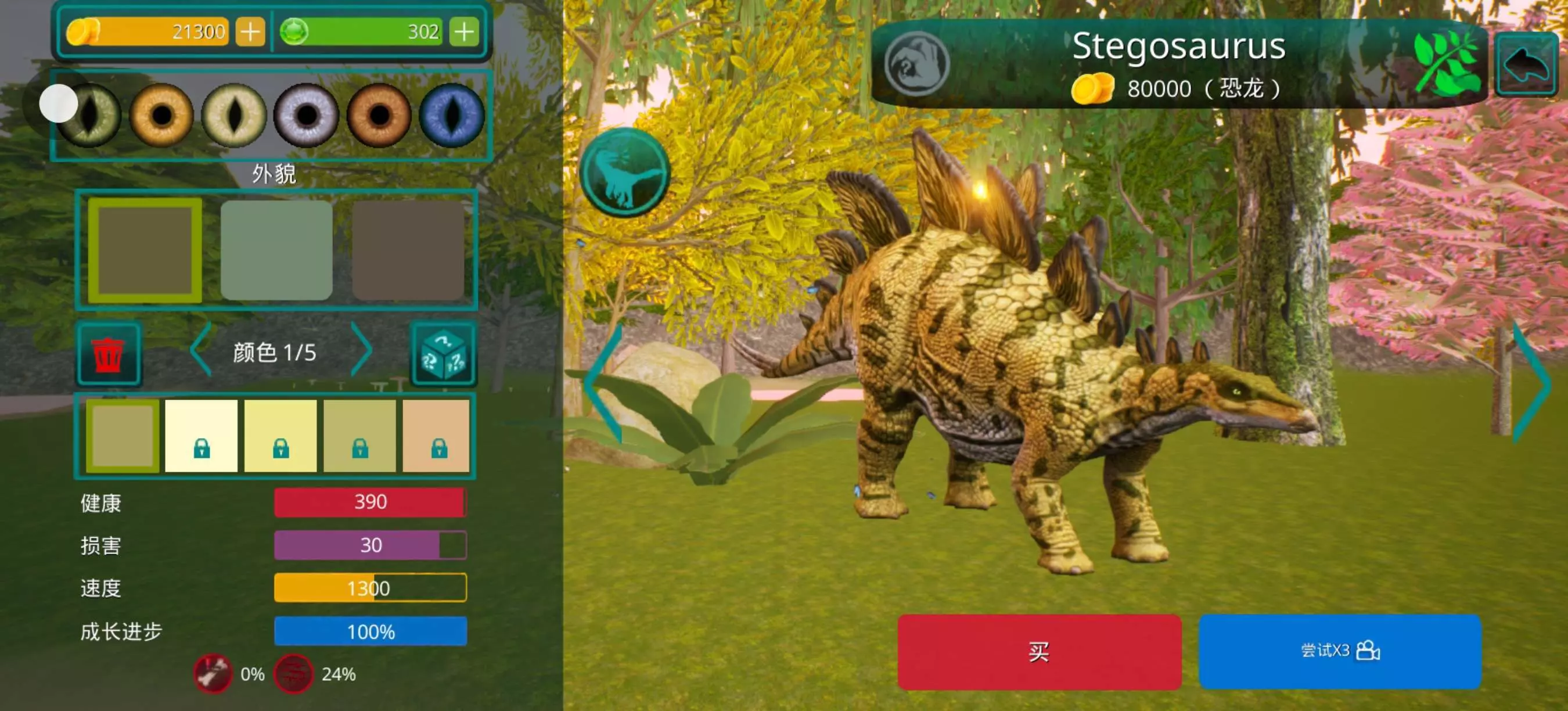Try the dinosaur with the blue X3 button
This screenshot has height=711, width=1568.
[1340, 651]
